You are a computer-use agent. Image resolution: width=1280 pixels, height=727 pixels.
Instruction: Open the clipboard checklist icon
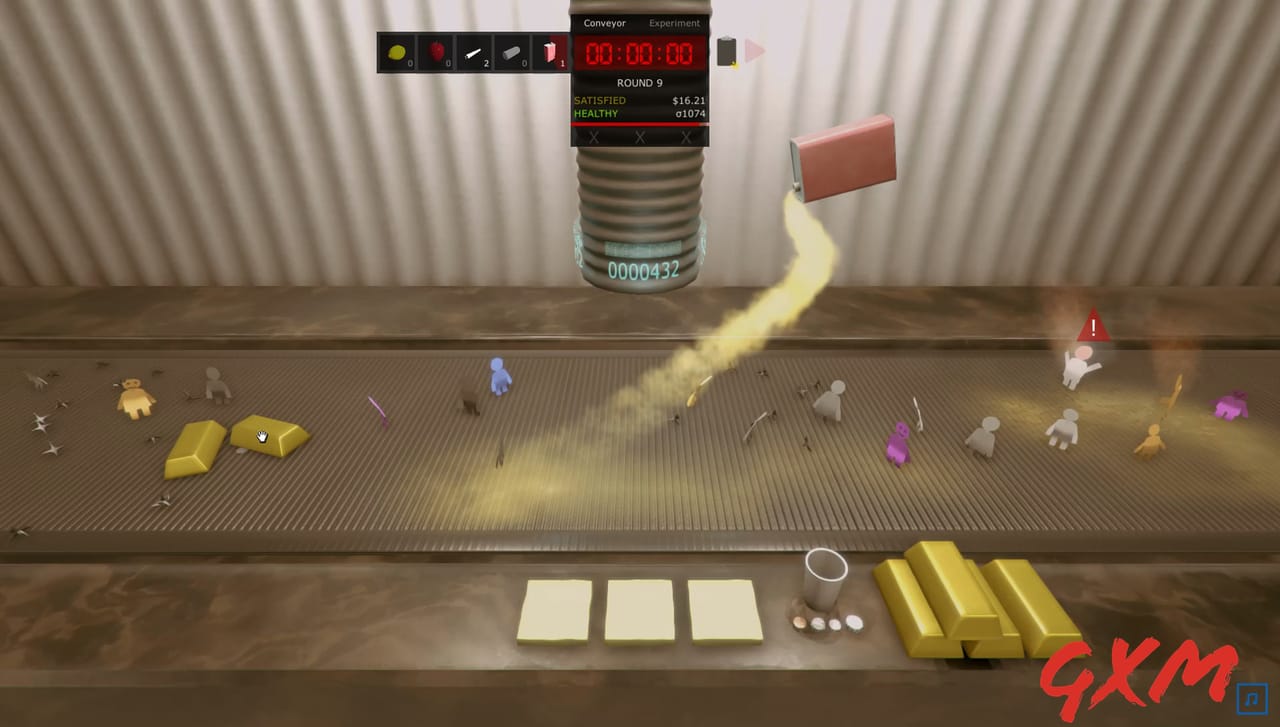(726, 50)
